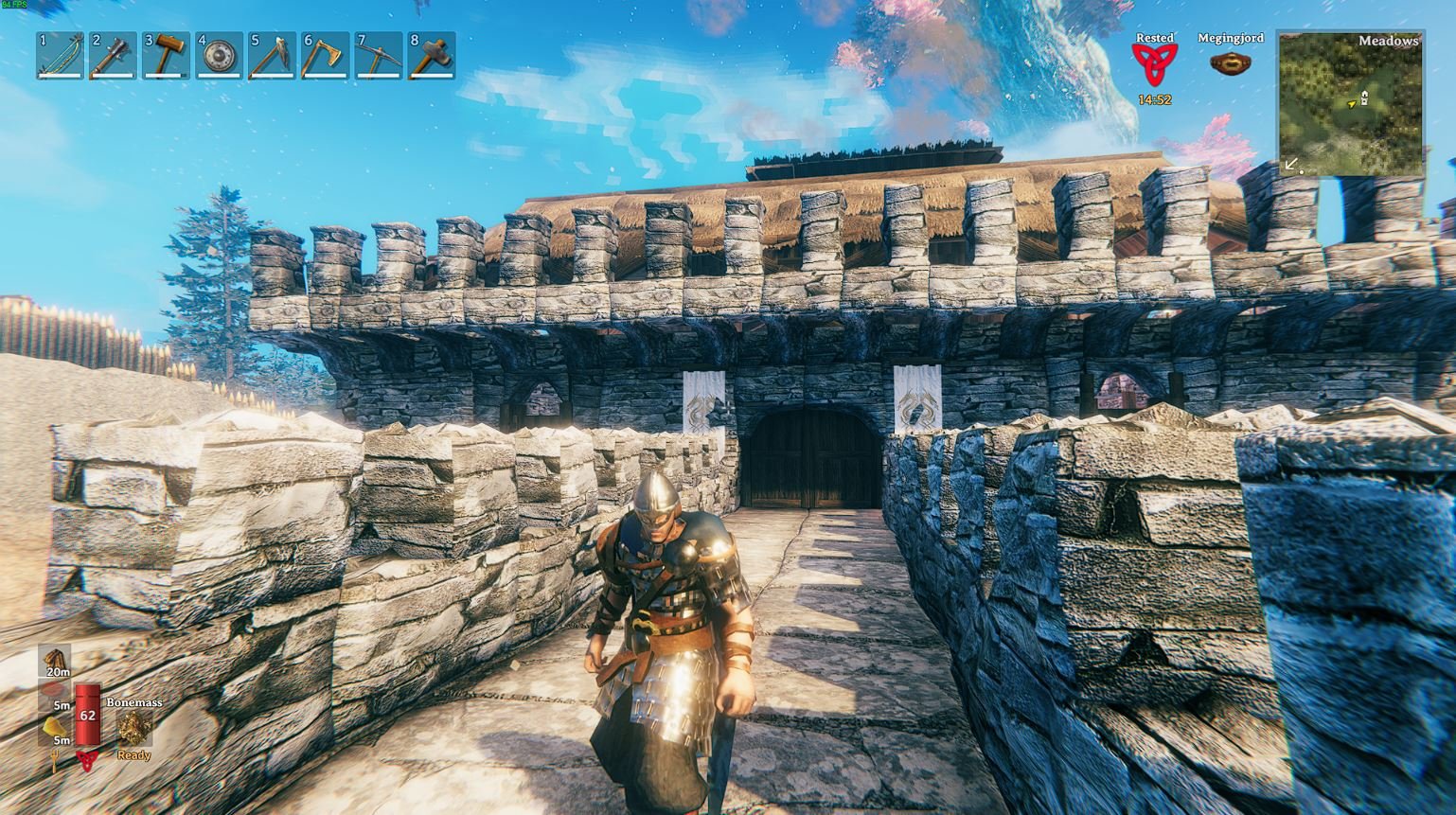Click the Megingjord belt status icon
Image resolution: width=1456 pixels, height=815 pixels.
(1230, 64)
